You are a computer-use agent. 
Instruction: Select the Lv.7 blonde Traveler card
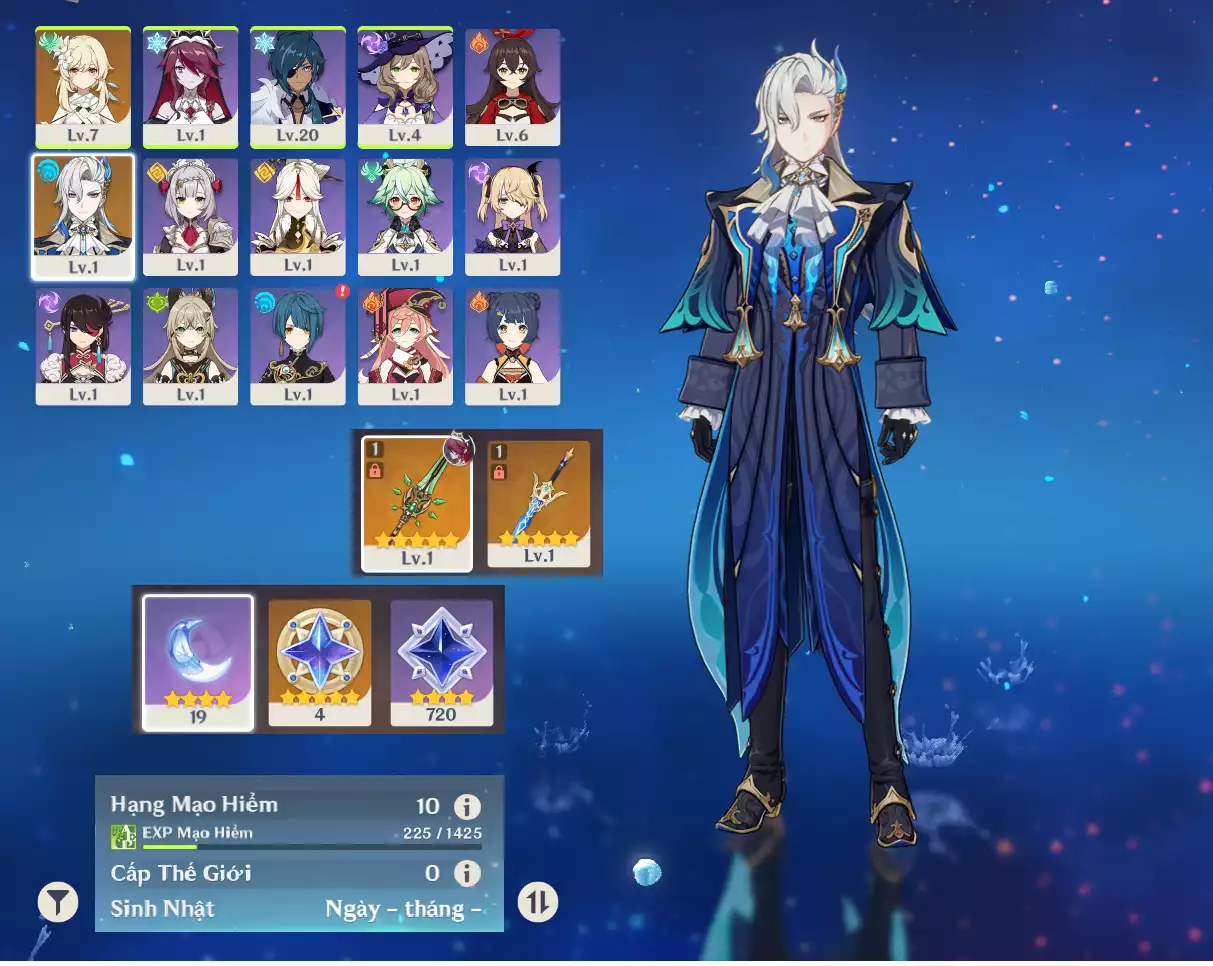click(x=83, y=88)
